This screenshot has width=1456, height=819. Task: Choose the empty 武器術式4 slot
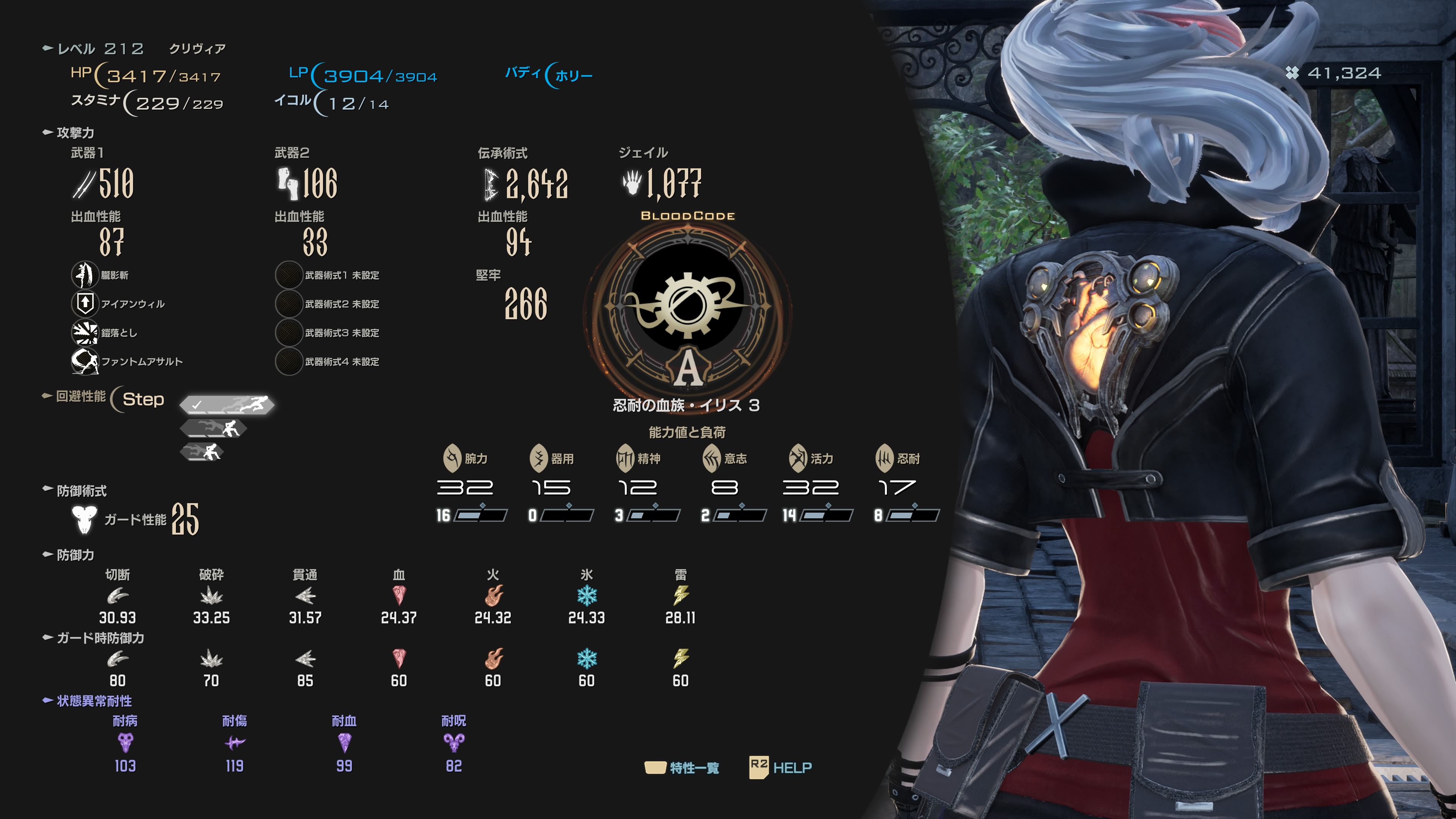[288, 361]
